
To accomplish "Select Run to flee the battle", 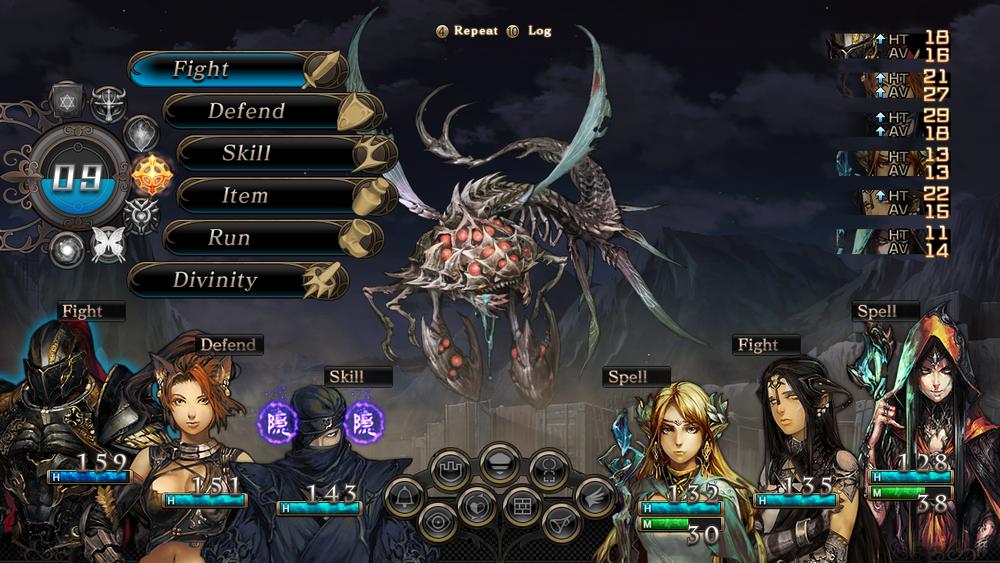I will (232, 238).
